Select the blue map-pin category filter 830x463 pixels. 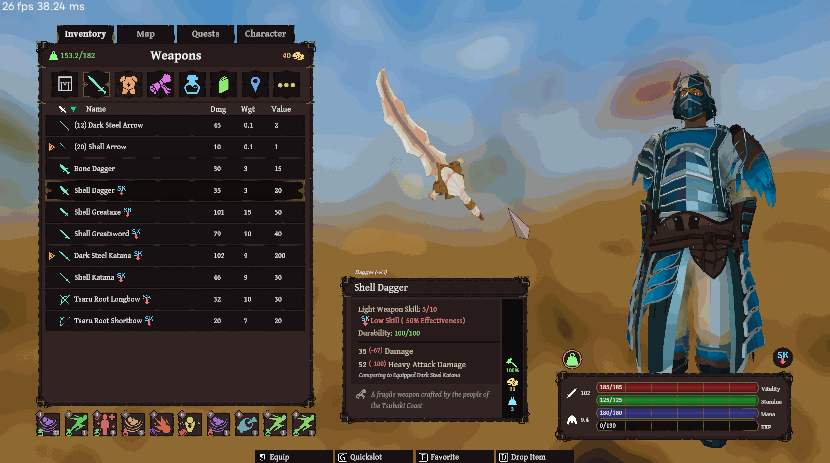click(257, 85)
